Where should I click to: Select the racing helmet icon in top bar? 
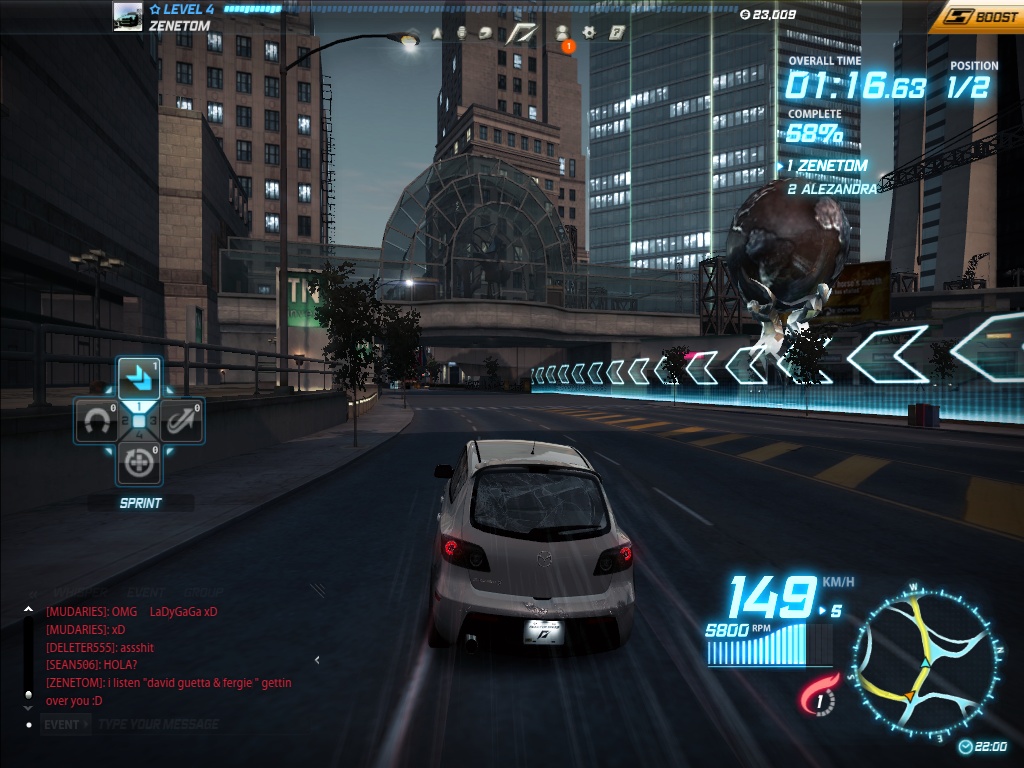[485, 33]
